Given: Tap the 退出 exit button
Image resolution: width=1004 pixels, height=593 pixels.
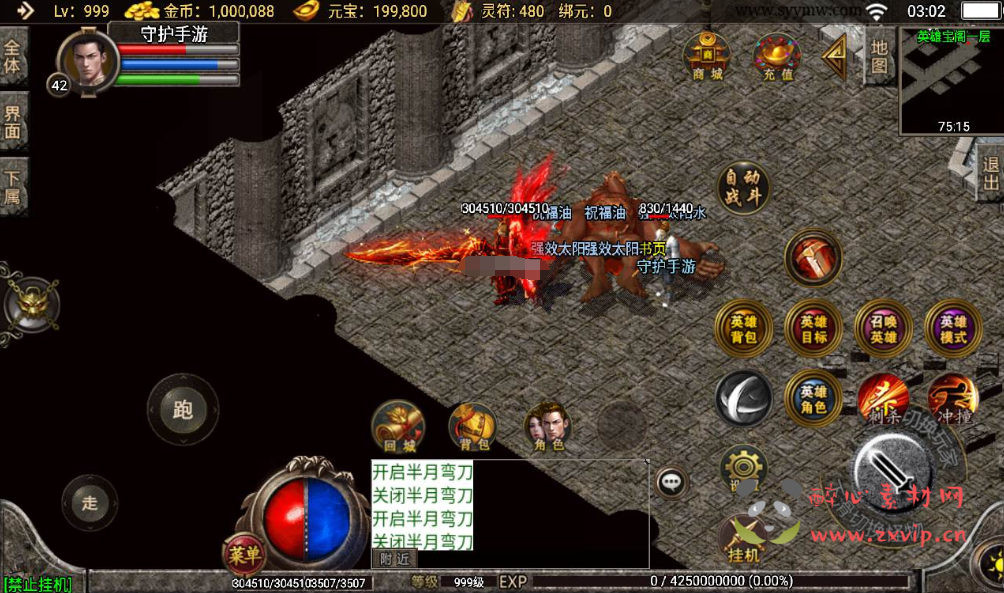Looking at the screenshot, I should click(990, 174).
